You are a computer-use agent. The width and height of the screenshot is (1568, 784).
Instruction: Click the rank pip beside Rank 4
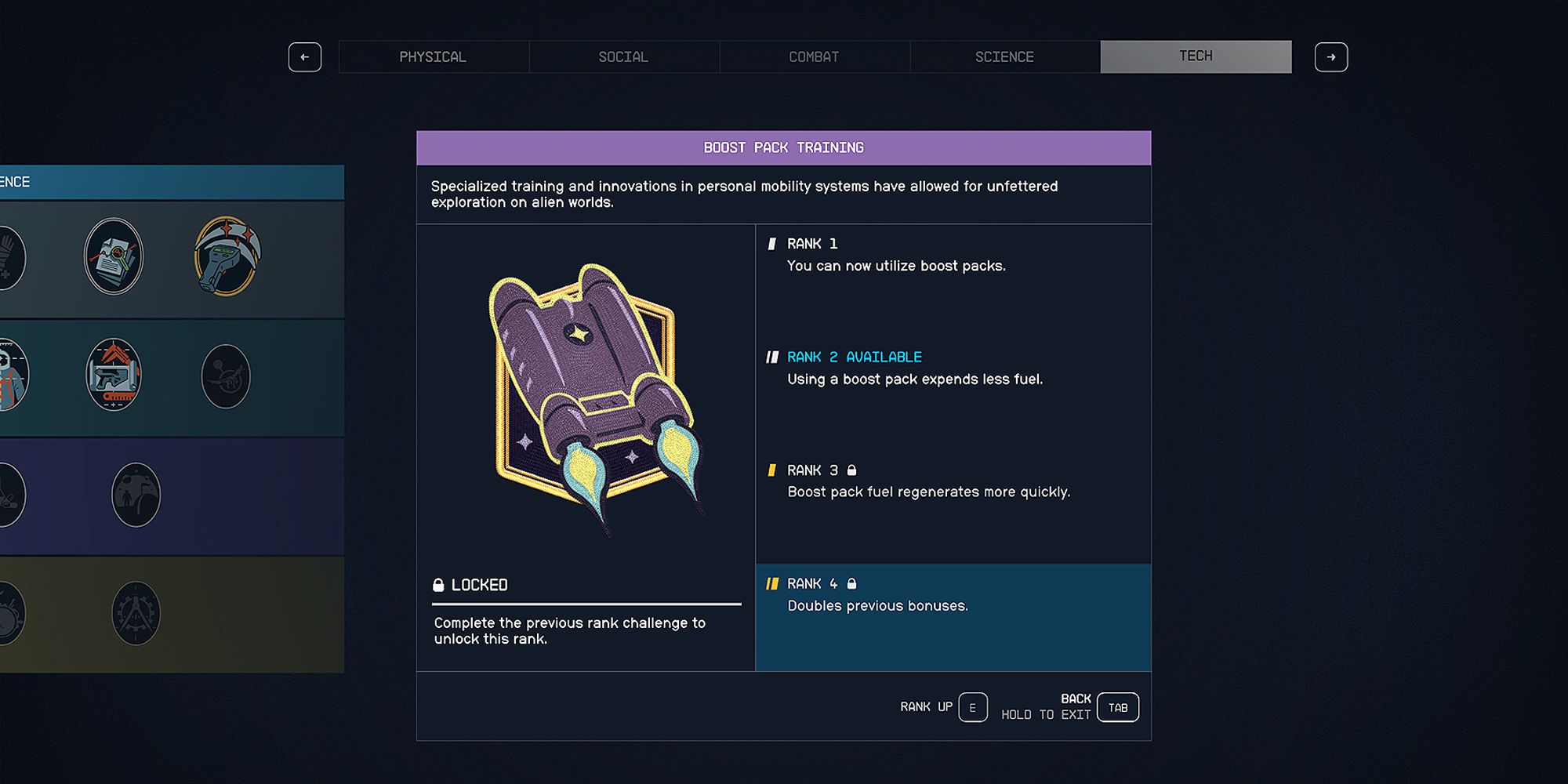pos(772,583)
